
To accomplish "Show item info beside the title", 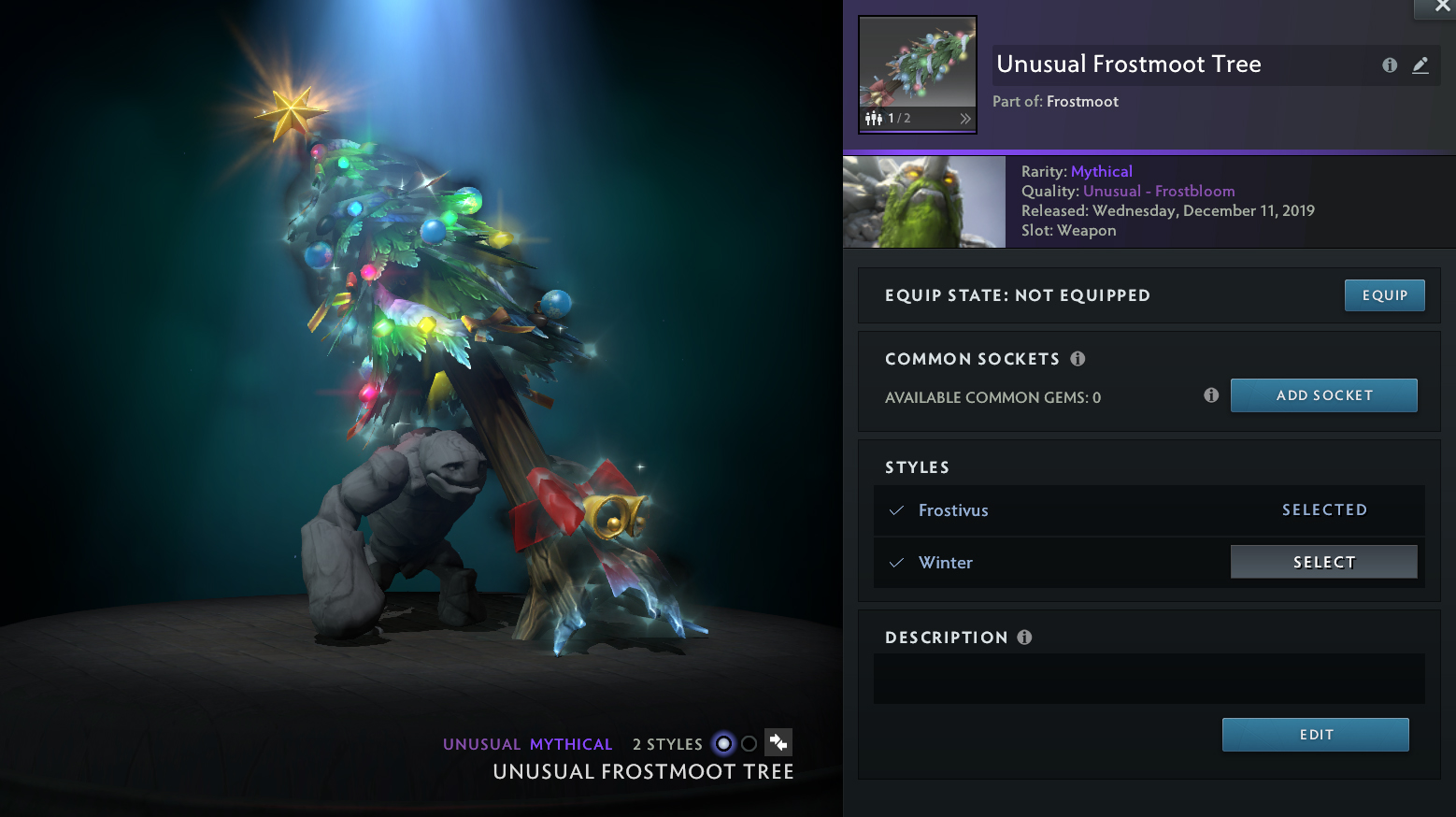I will [x=1390, y=64].
